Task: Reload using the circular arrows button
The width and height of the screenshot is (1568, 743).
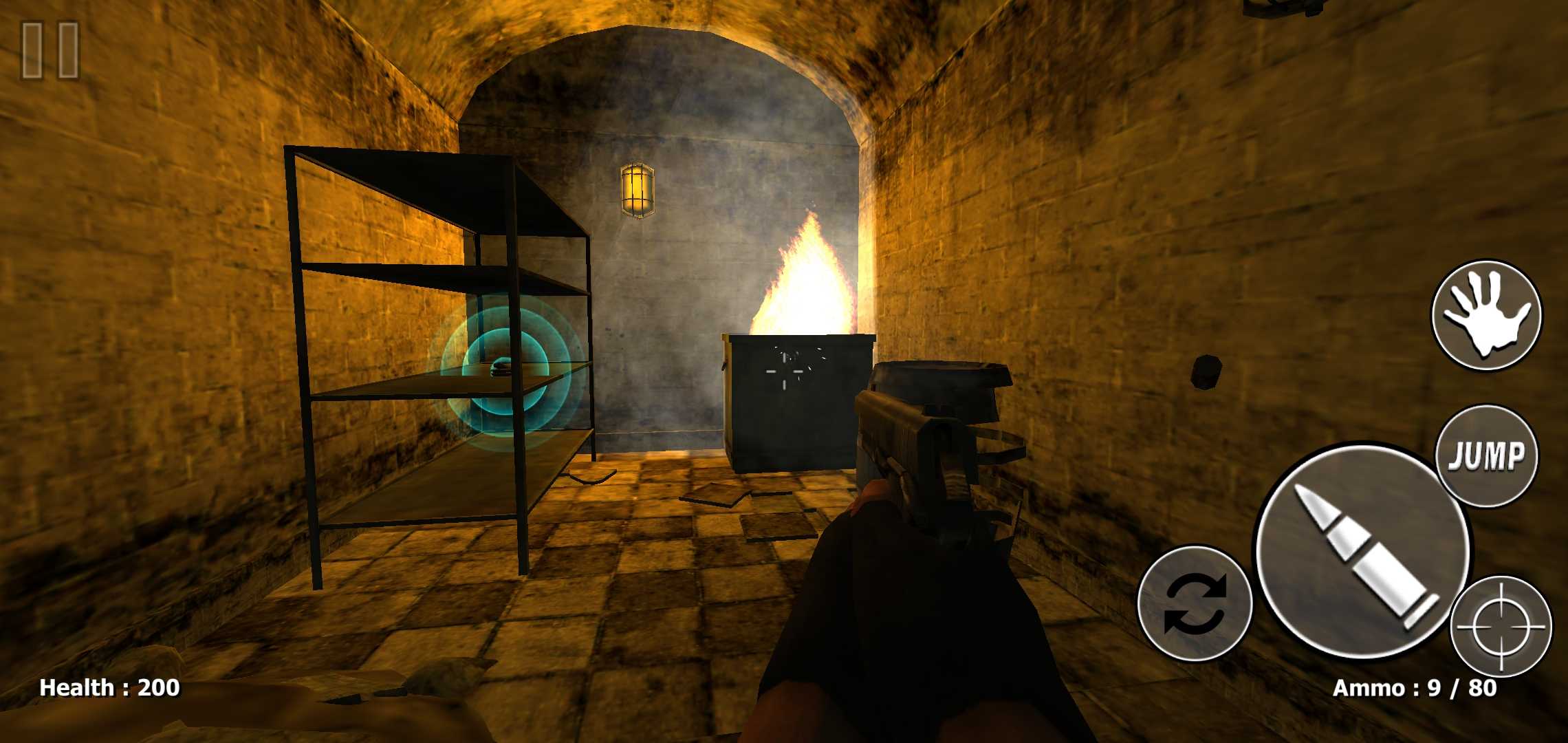Action: click(1195, 604)
